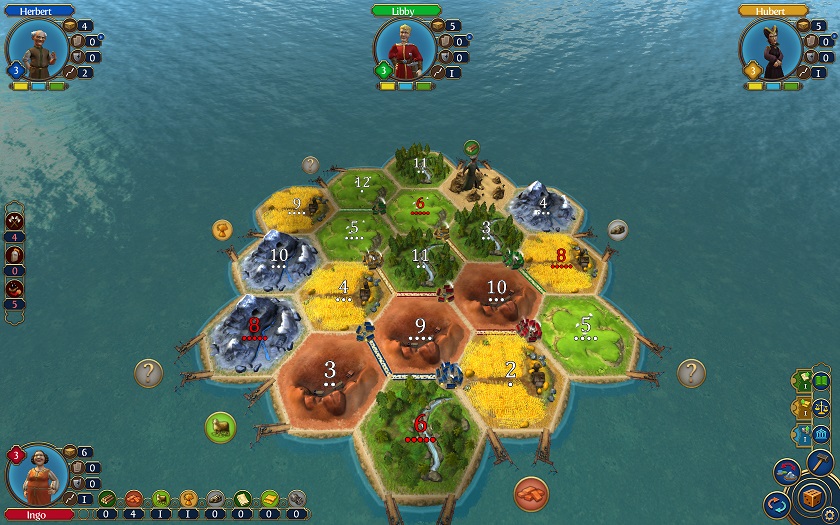Click the robber icon in left panel
840x525 pixels.
pyautogui.click(x=15, y=288)
